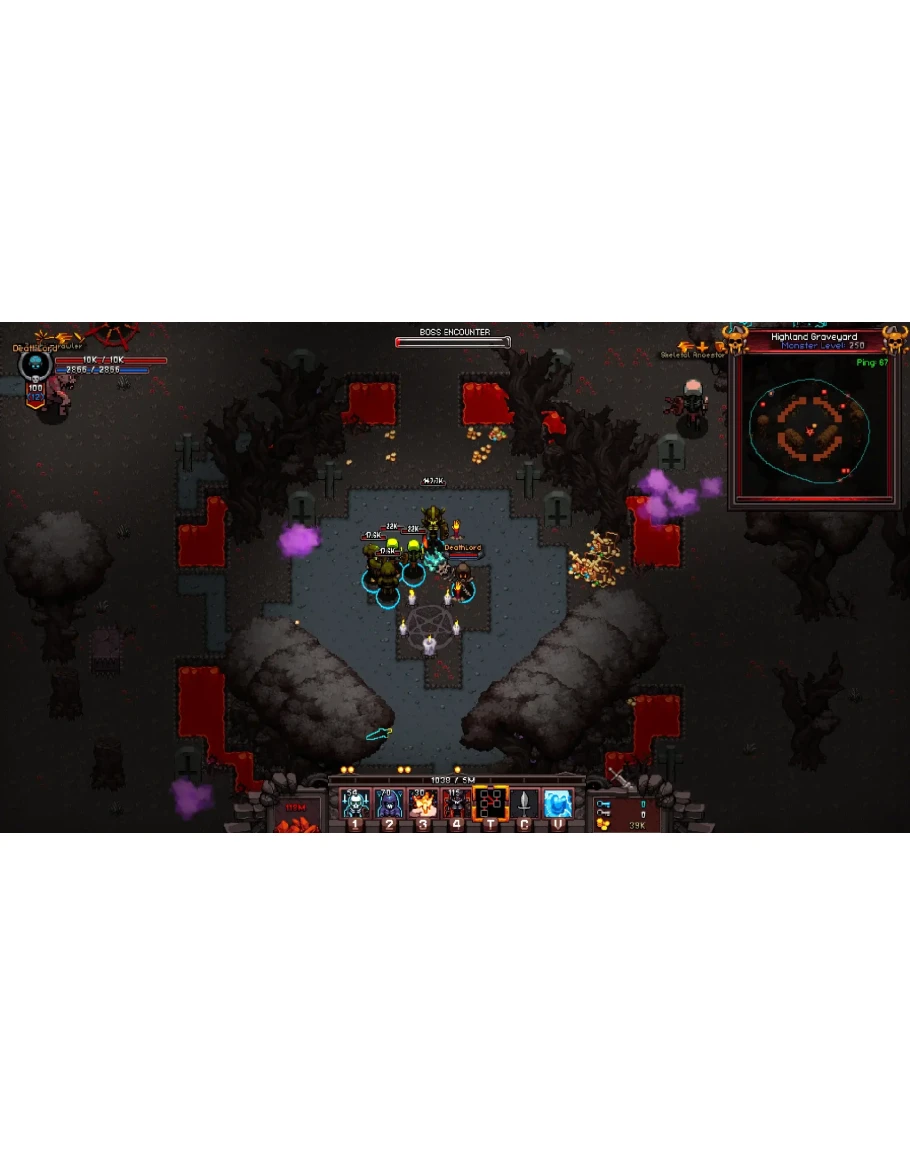The height and width of the screenshot is (1155, 910).
Task: Open the talent tree icon on slot T
Action: click(490, 803)
